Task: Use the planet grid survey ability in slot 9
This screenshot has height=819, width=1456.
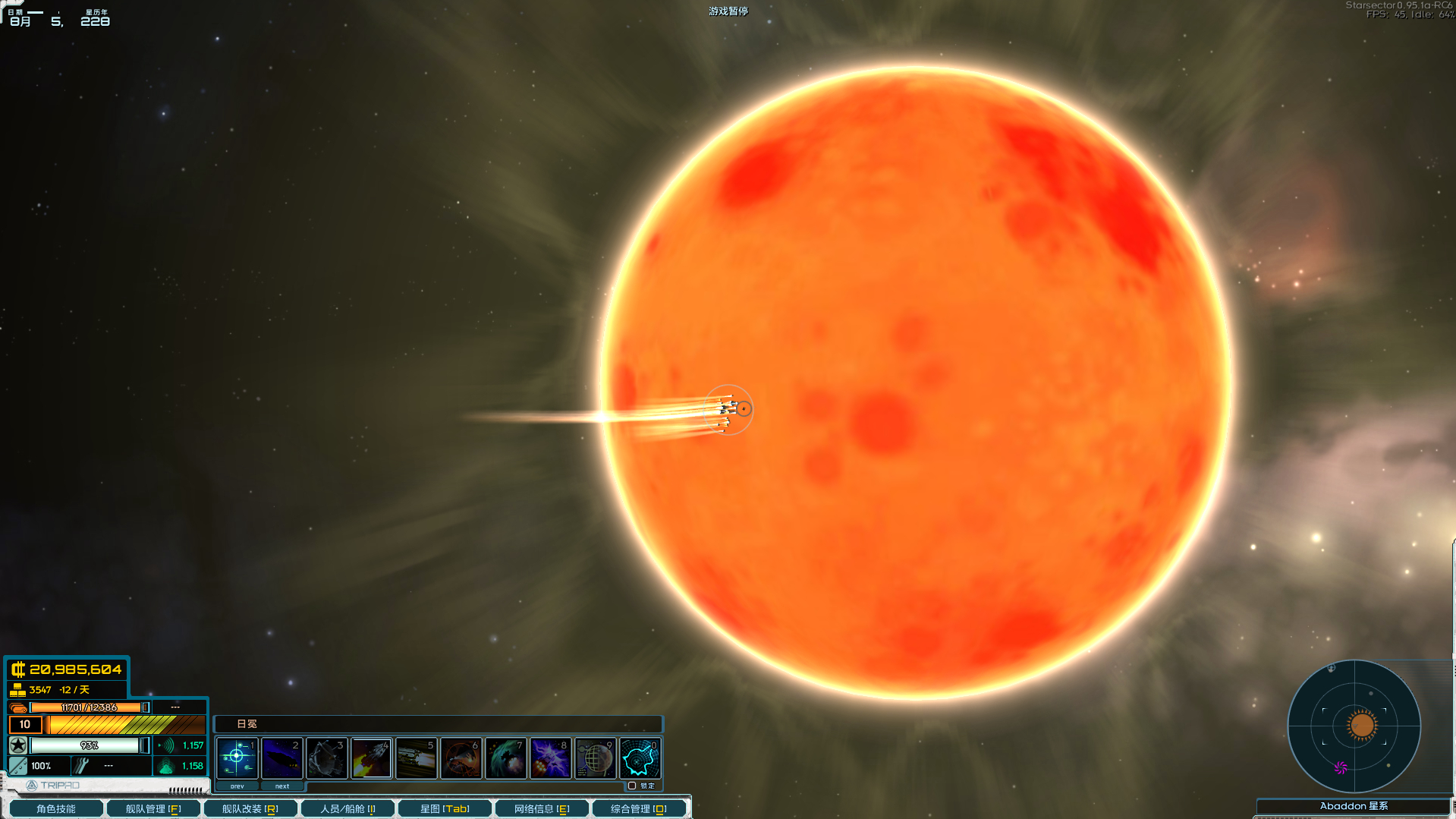Action: (595, 758)
